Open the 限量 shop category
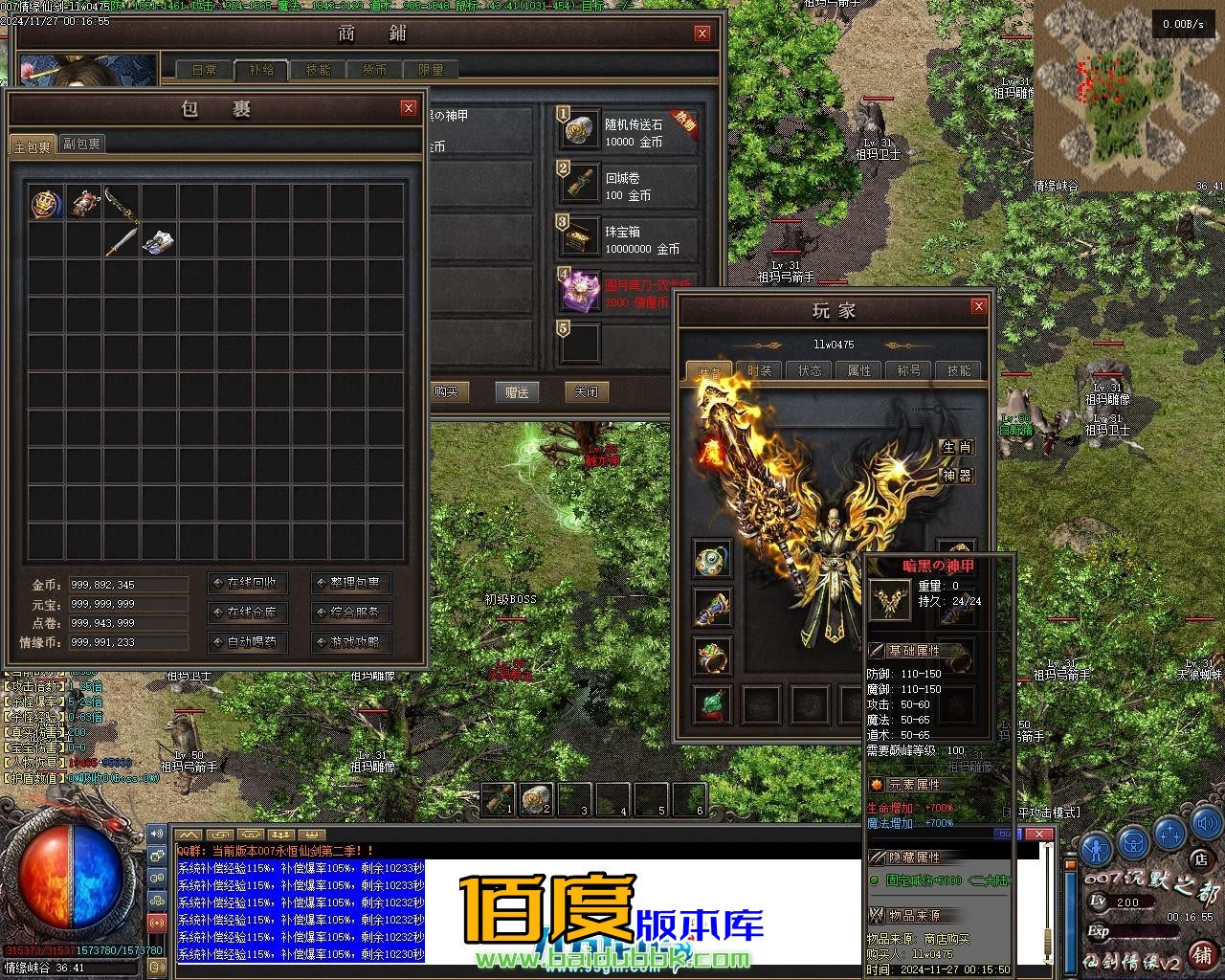 click(431, 70)
